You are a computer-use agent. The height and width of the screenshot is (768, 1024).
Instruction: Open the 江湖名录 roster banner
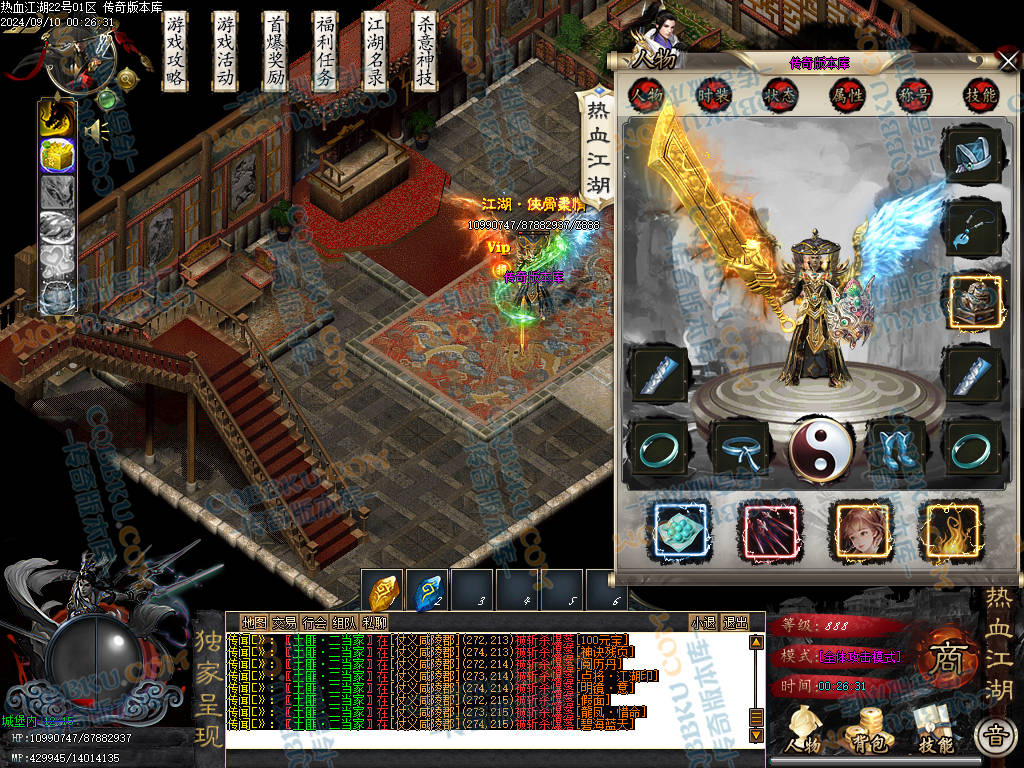[375, 52]
